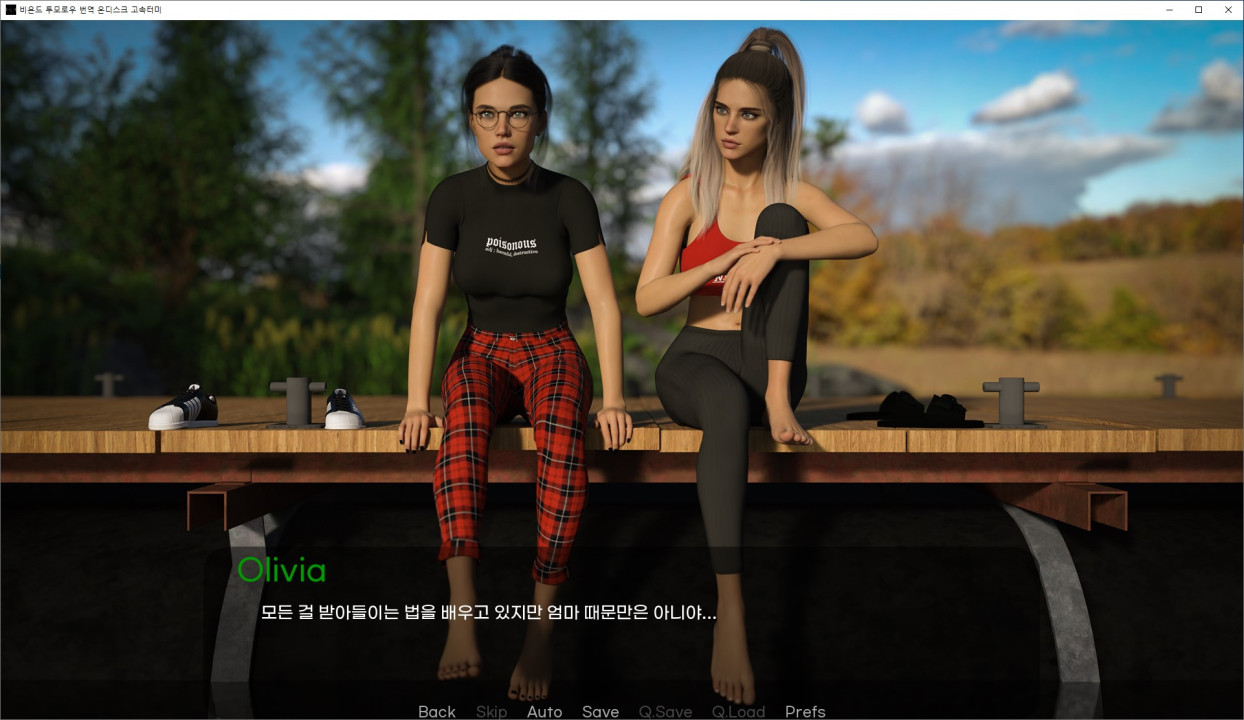Do a quick save with Q.Save

665,711
